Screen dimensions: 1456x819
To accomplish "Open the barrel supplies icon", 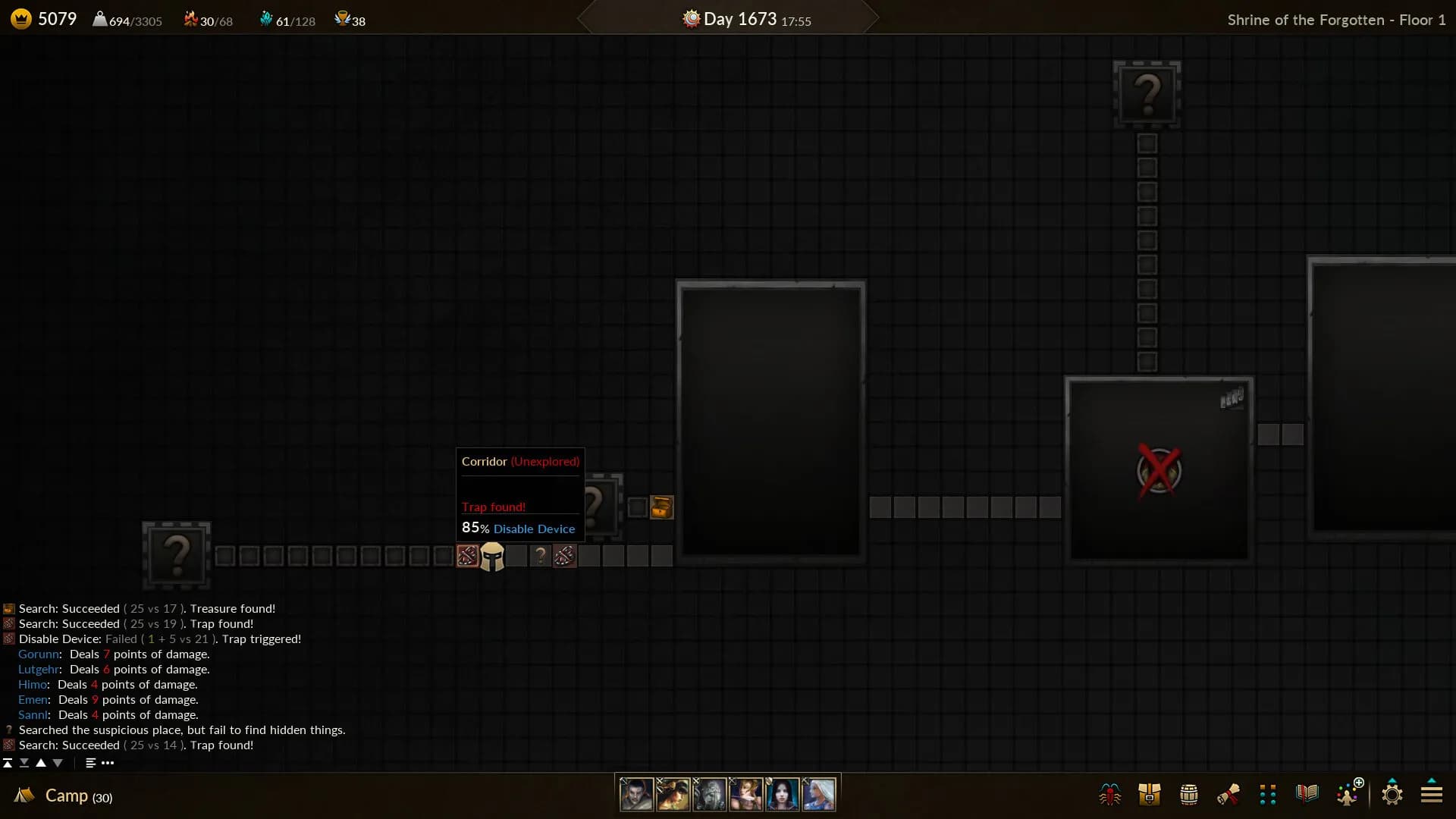I will pyautogui.click(x=1189, y=795).
